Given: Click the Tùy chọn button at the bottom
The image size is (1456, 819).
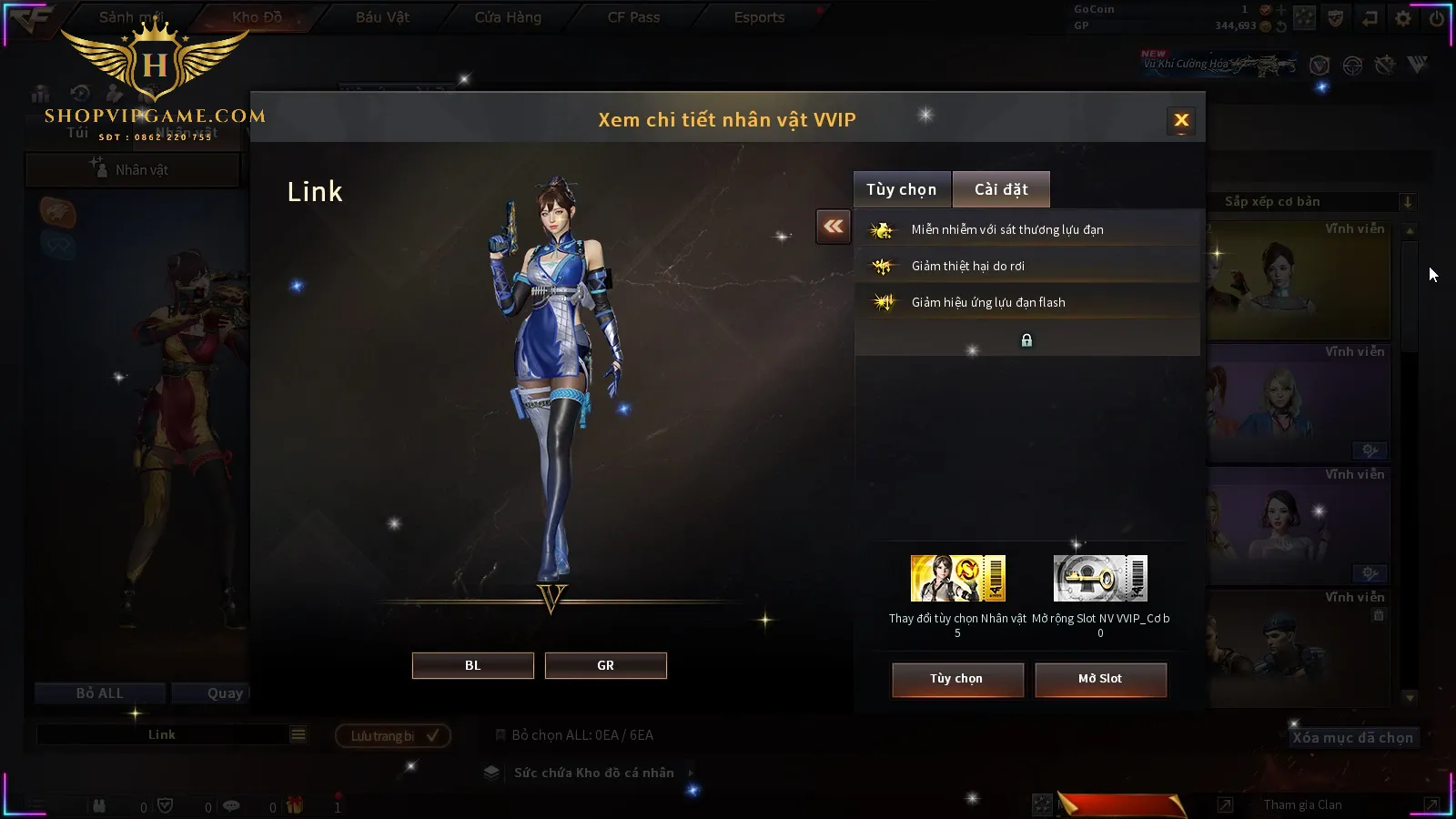Looking at the screenshot, I should click(957, 679).
